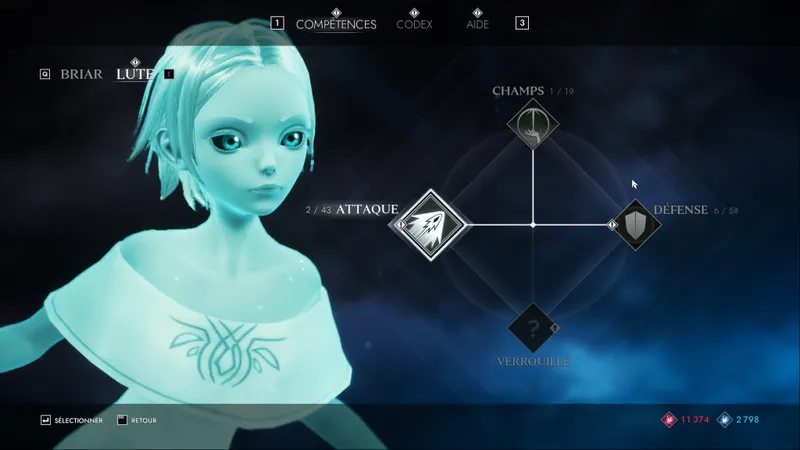Open the Défense shield node
This screenshot has width=800, height=450.
pyautogui.click(x=636, y=225)
